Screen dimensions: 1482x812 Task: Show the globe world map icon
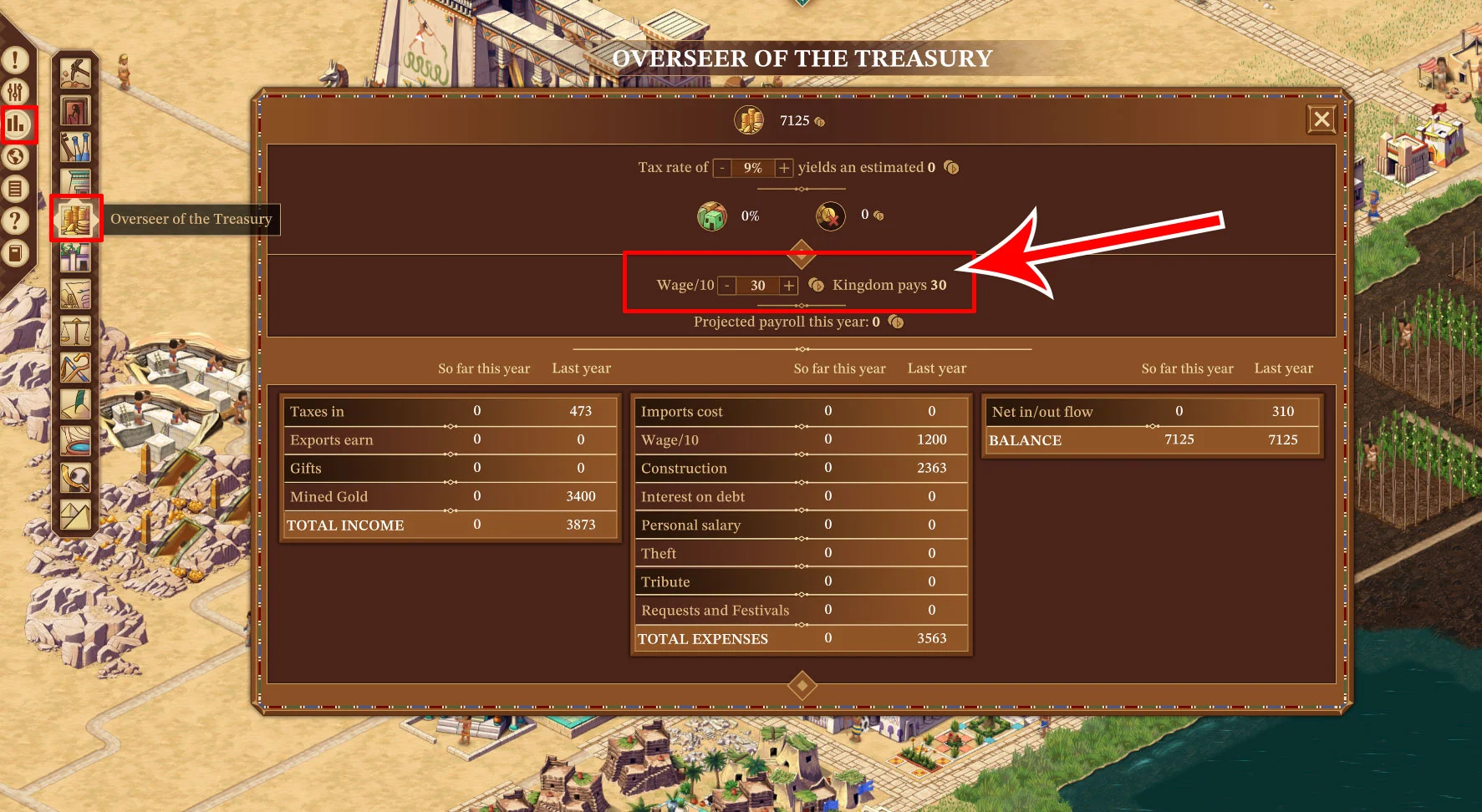coord(16,156)
